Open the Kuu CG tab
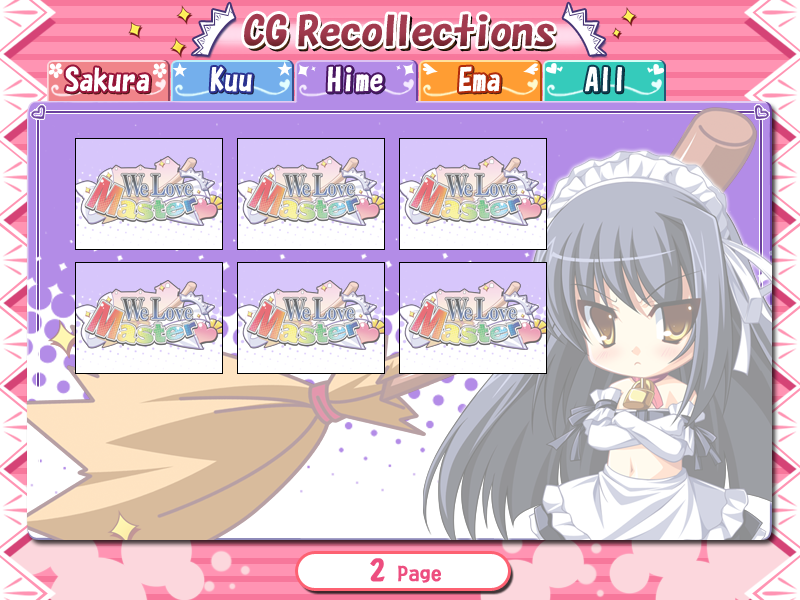 pyautogui.click(x=232, y=81)
